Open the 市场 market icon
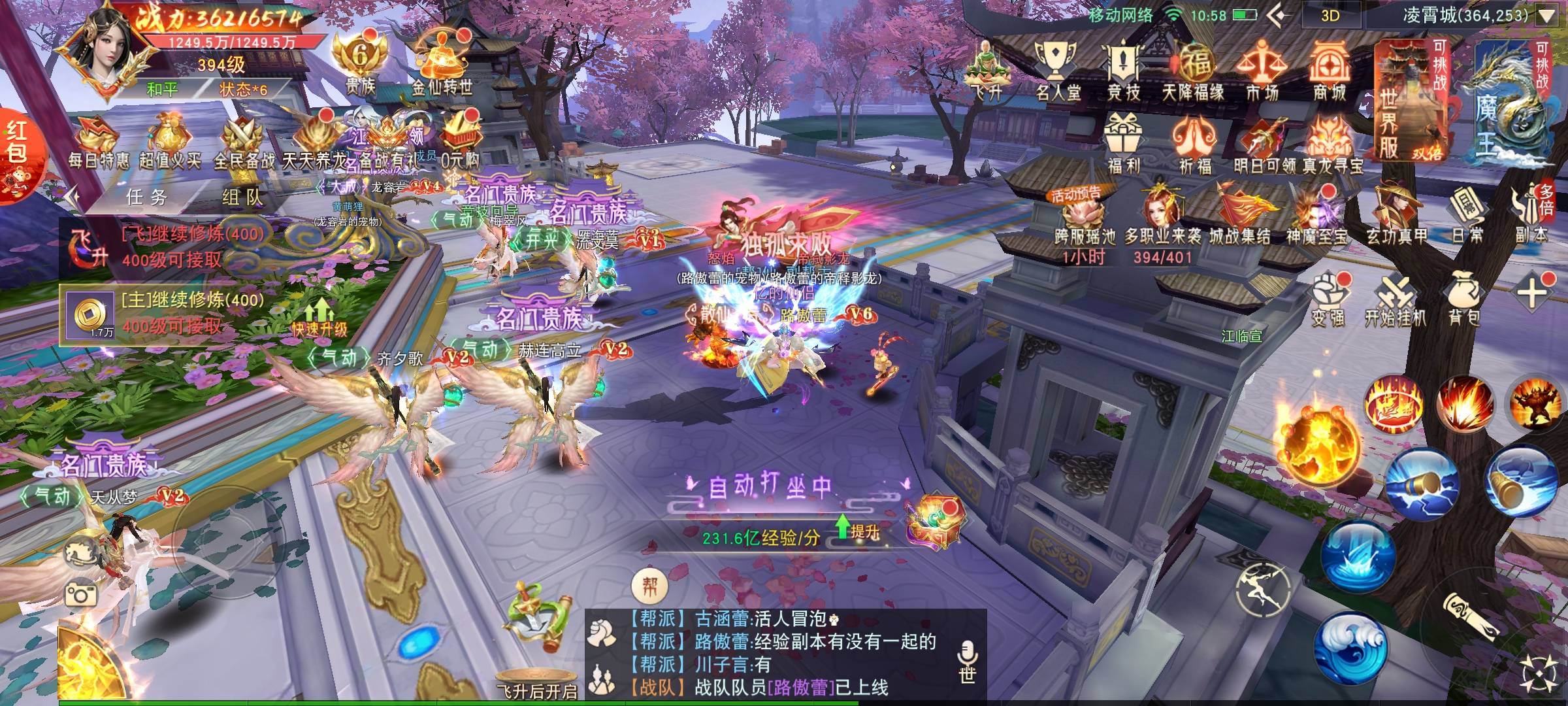The image size is (1568, 706). pyautogui.click(x=1261, y=71)
